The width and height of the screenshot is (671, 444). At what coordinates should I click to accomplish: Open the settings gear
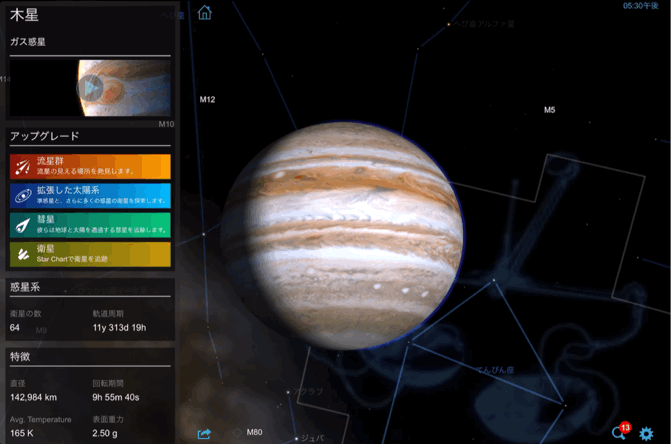[x=647, y=434]
